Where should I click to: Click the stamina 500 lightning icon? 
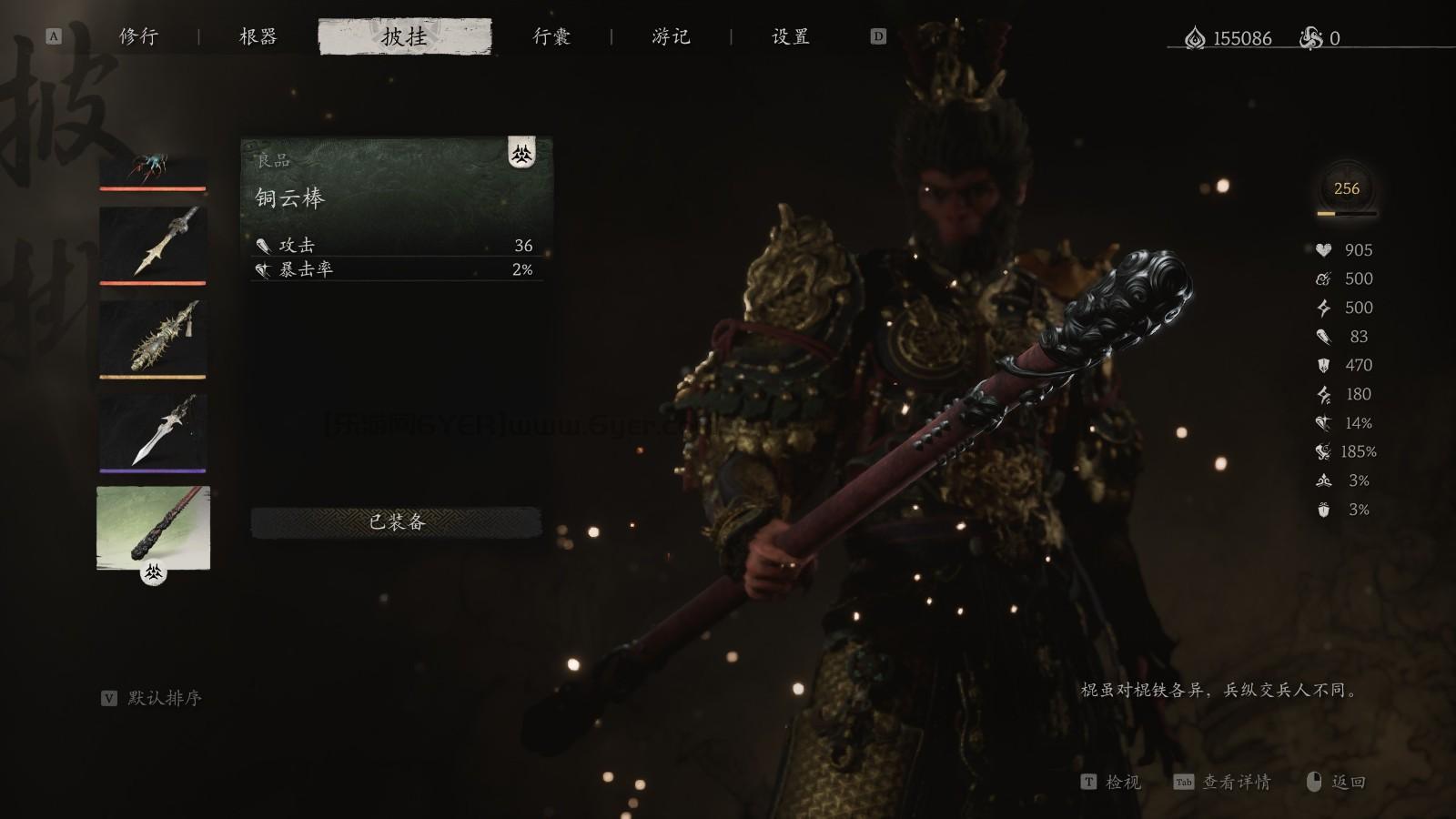(1322, 308)
